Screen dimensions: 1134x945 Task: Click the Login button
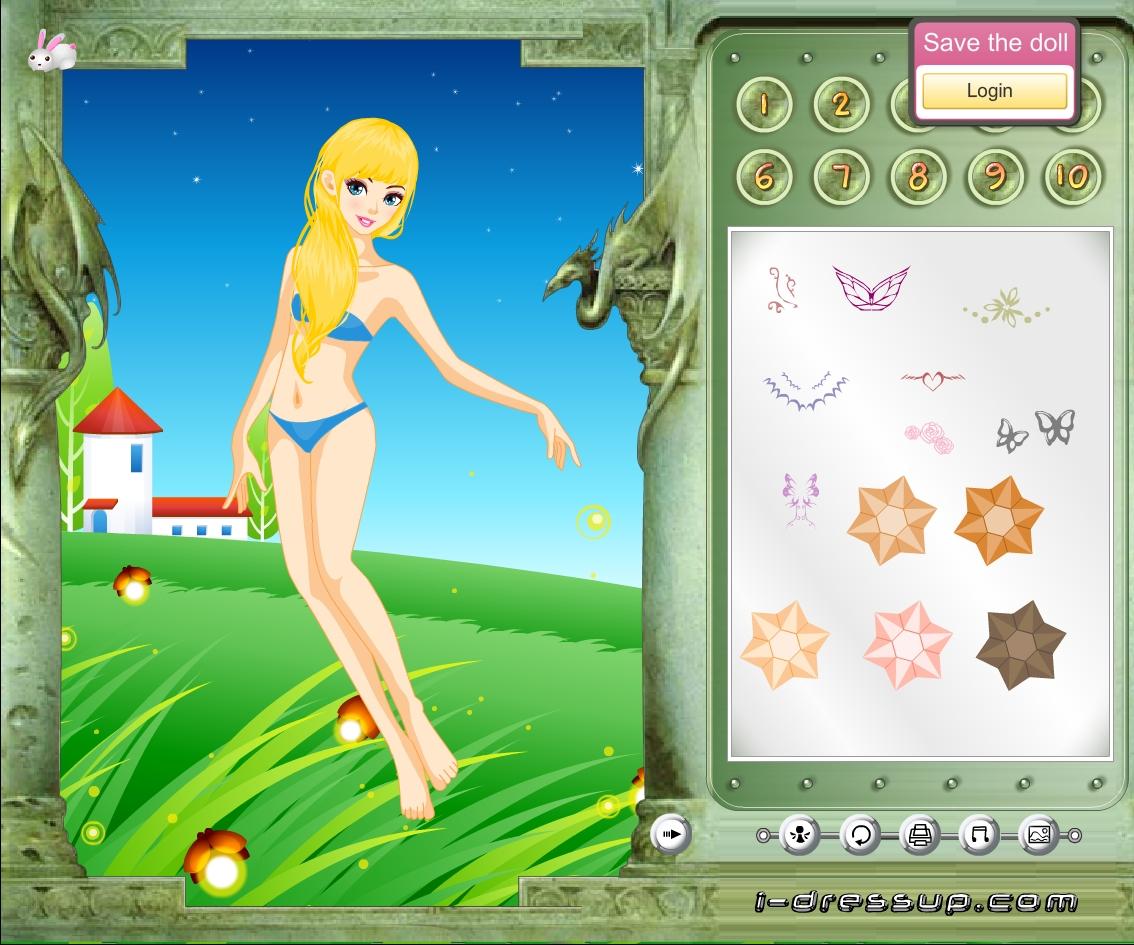(994, 91)
